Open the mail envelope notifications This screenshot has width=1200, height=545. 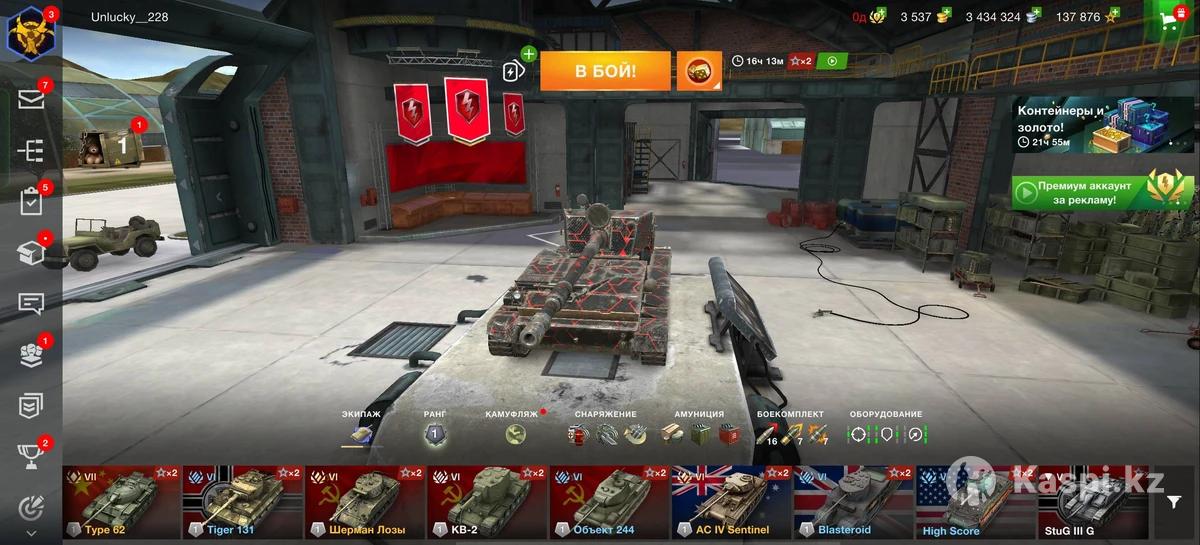pos(30,99)
